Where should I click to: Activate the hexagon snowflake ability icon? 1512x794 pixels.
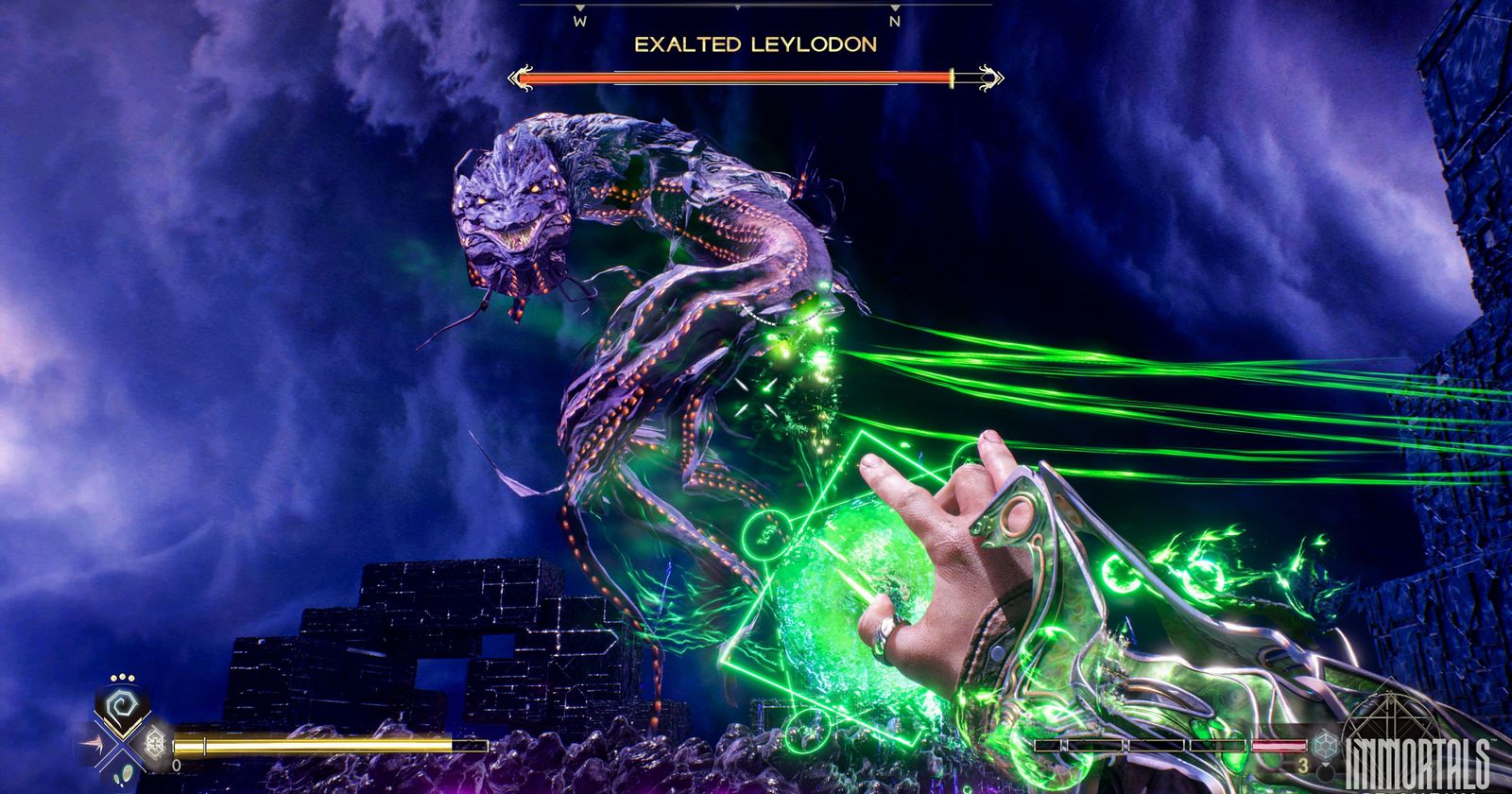click(154, 743)
